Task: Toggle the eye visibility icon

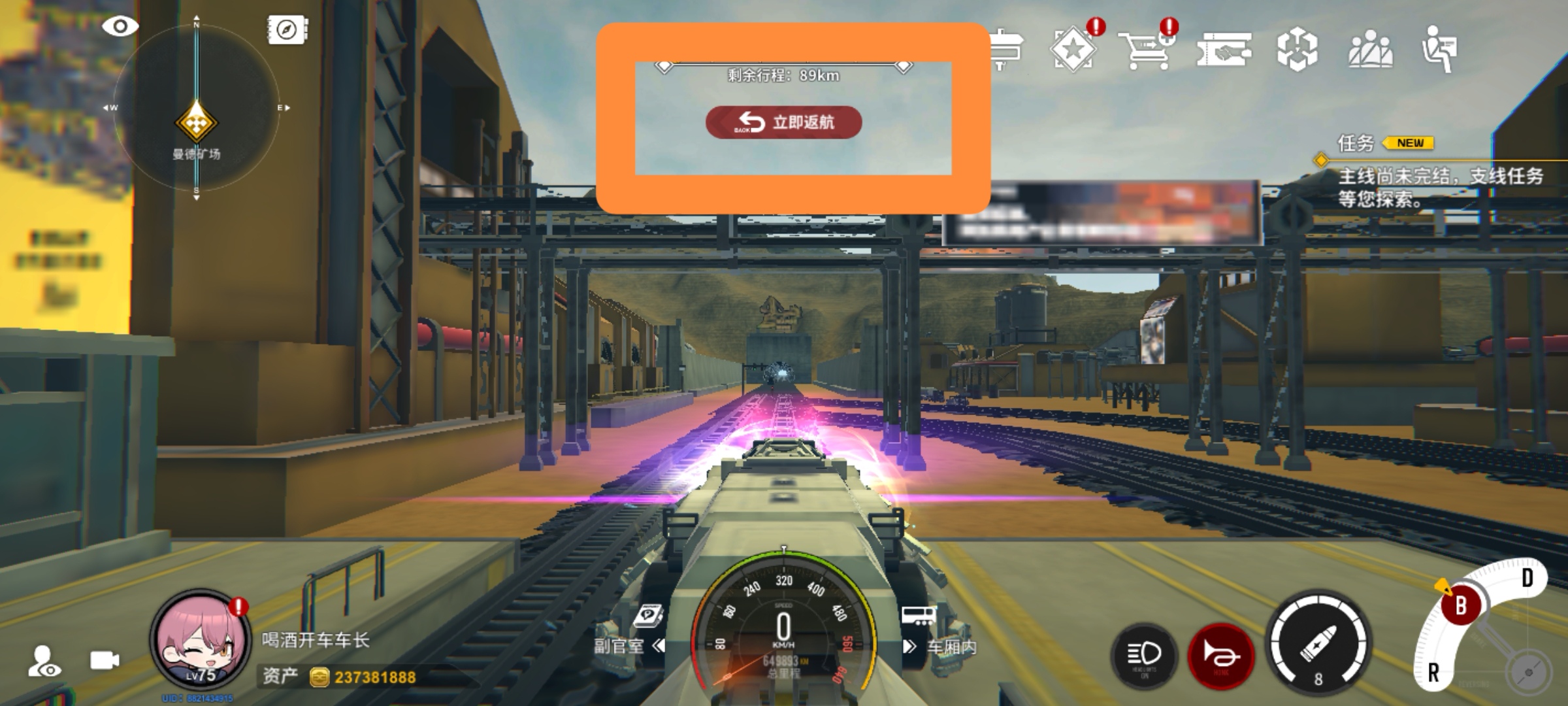Action: (120, 27)
